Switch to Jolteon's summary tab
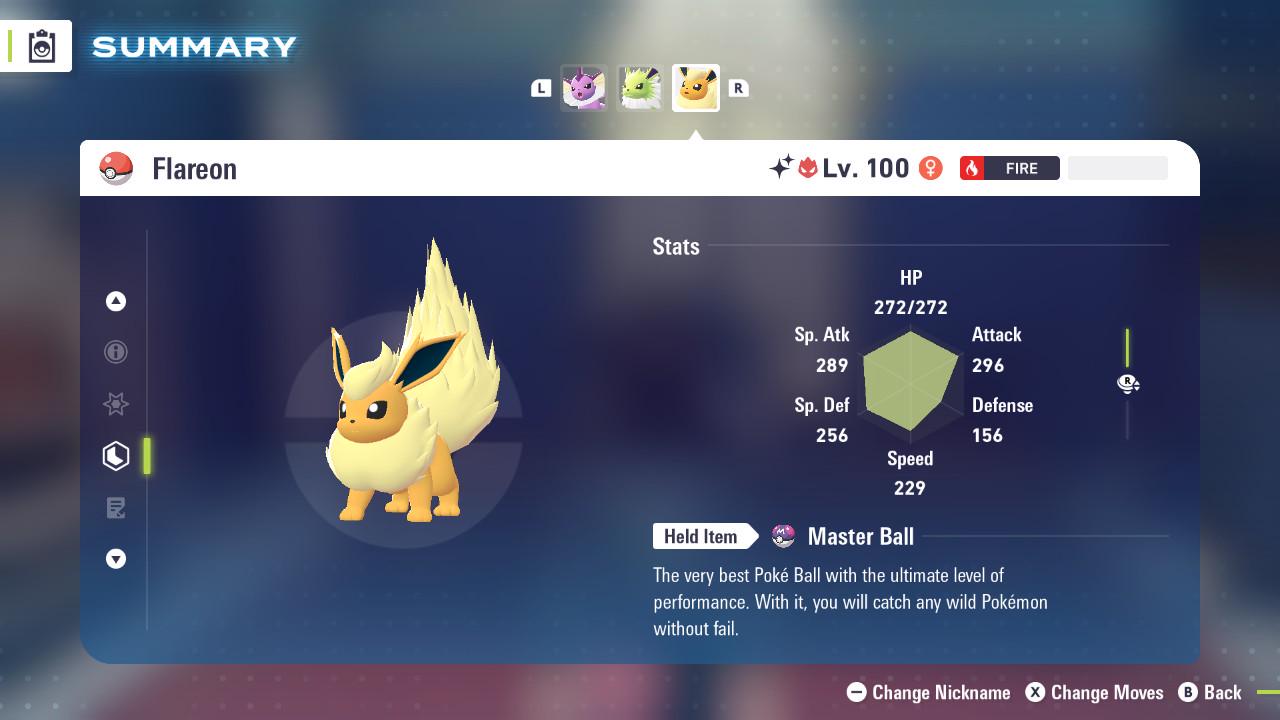Image resolution: width=1280 pixels, height=720 pixels. [x=640, y=88]
